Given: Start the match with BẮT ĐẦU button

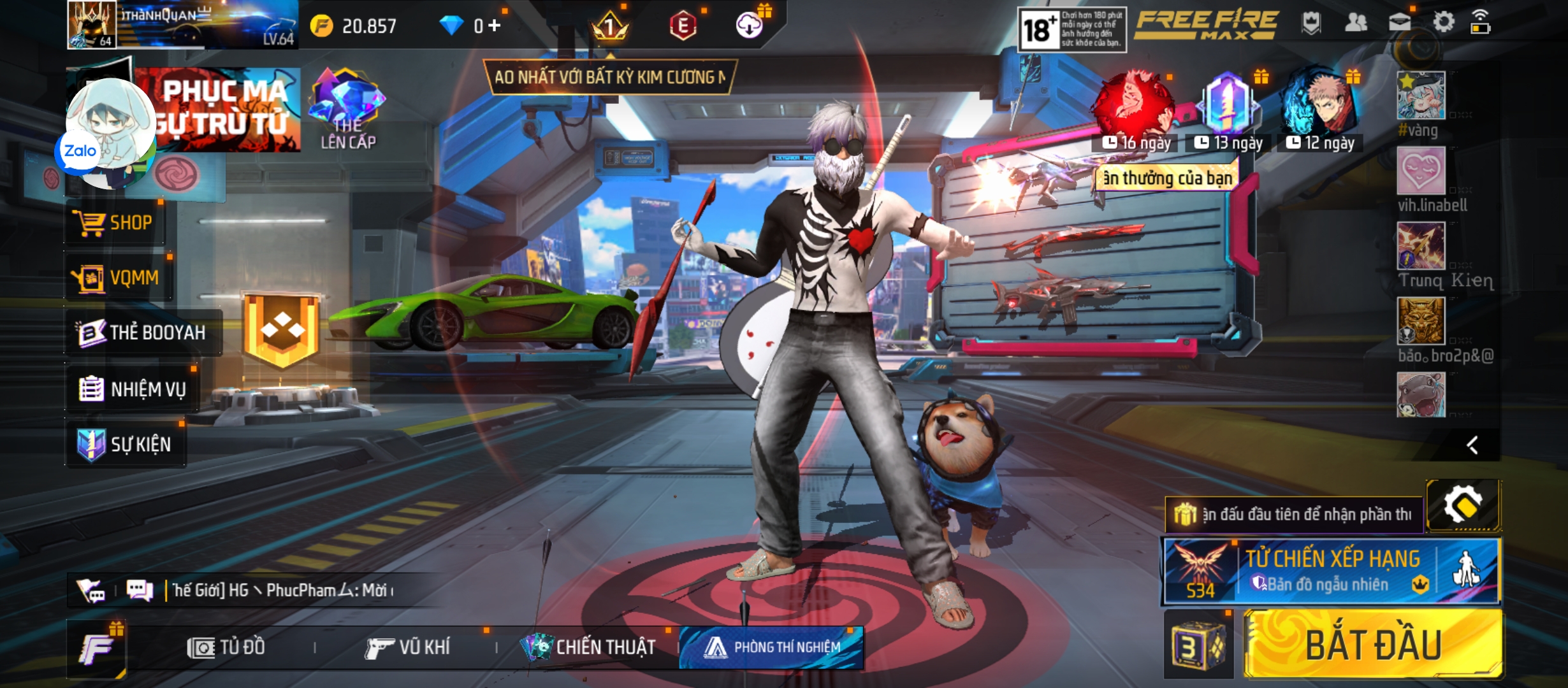Looking at the screenshot, I should pos(1373,645).
